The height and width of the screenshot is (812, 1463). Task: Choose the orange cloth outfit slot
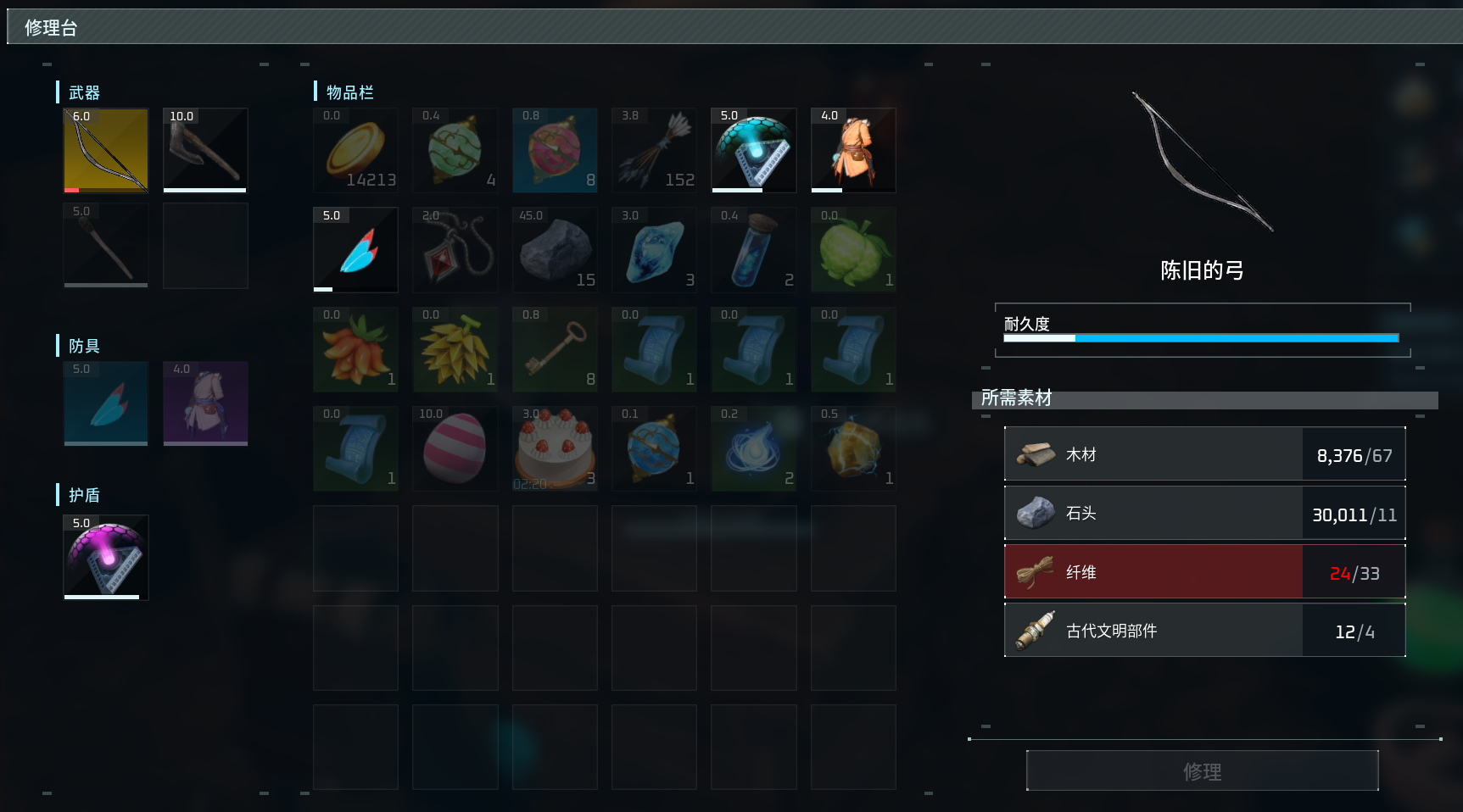click(x=853, y=150)
